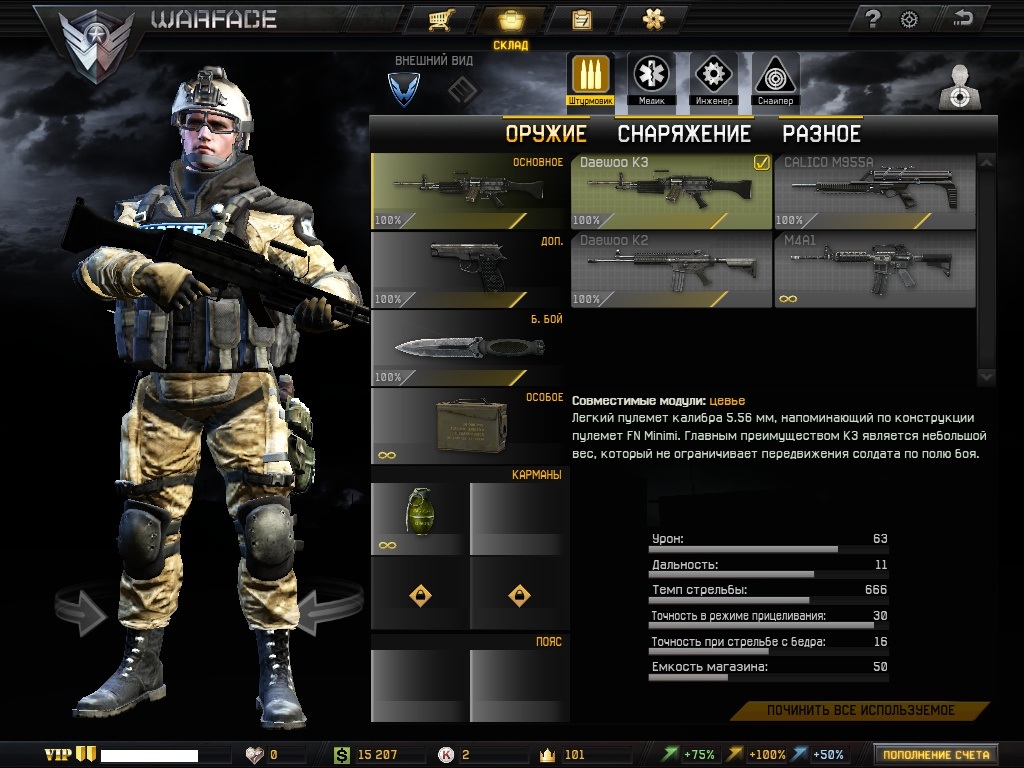Click the Пополнение счета button
Screen dimensions: 1024x768
pos(936,755)
